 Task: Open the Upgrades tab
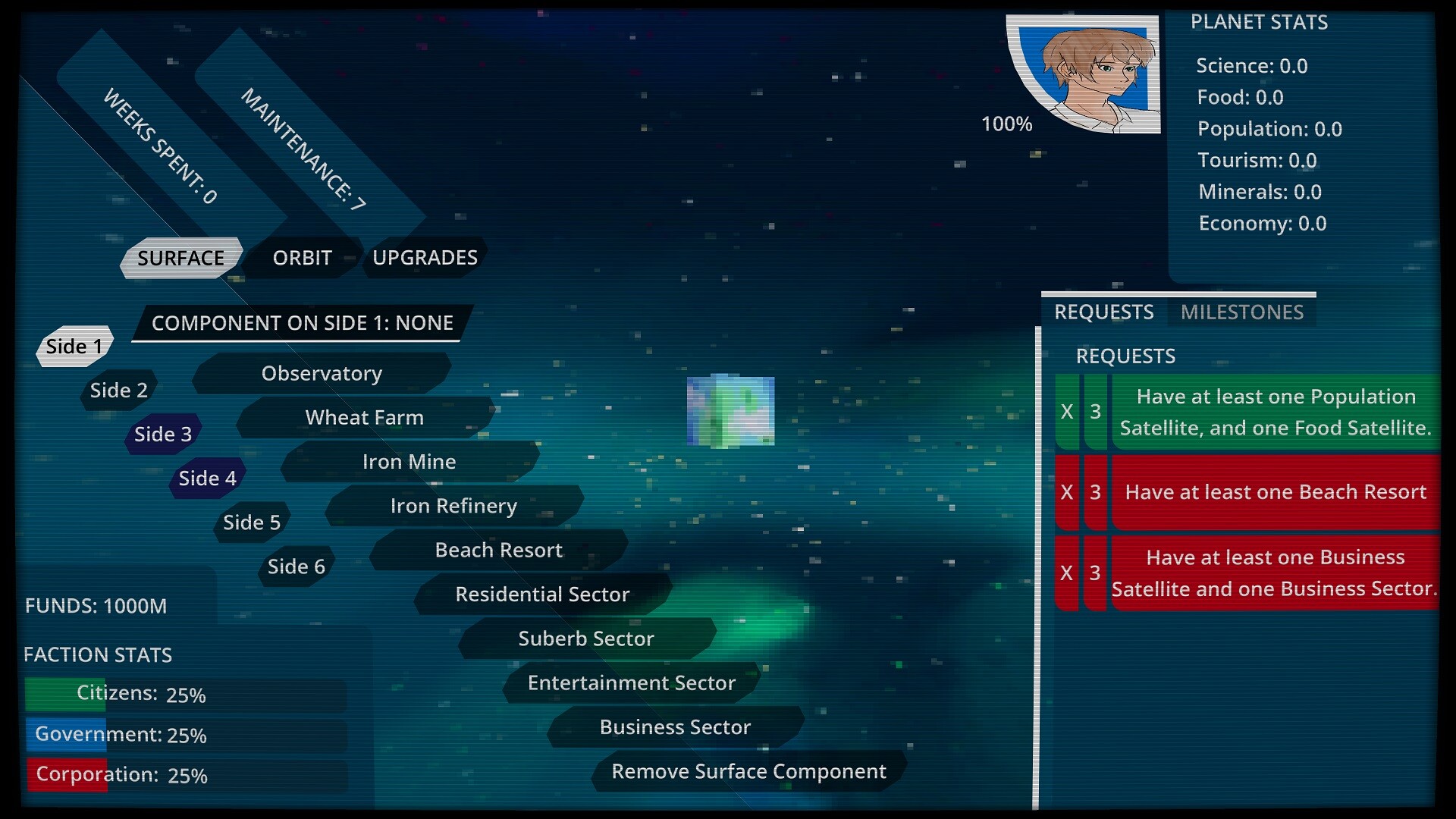tap(425, 258)
